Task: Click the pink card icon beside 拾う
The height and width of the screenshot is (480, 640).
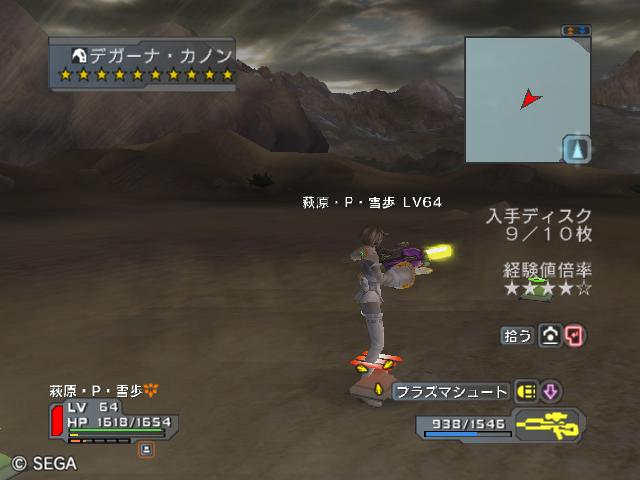Action: pyautogui.click(x=574, y=336)
